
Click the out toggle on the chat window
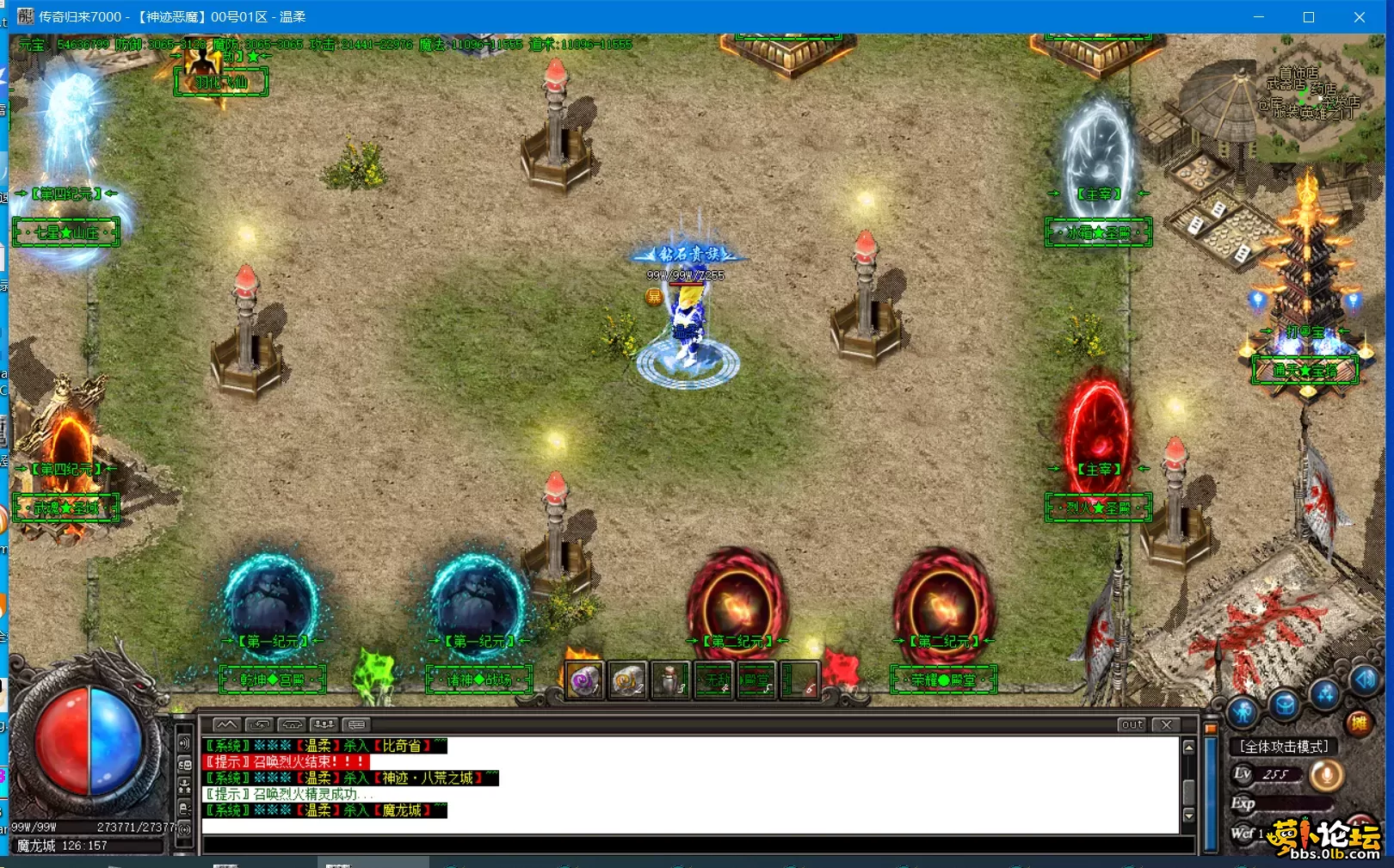point(1132,724)
